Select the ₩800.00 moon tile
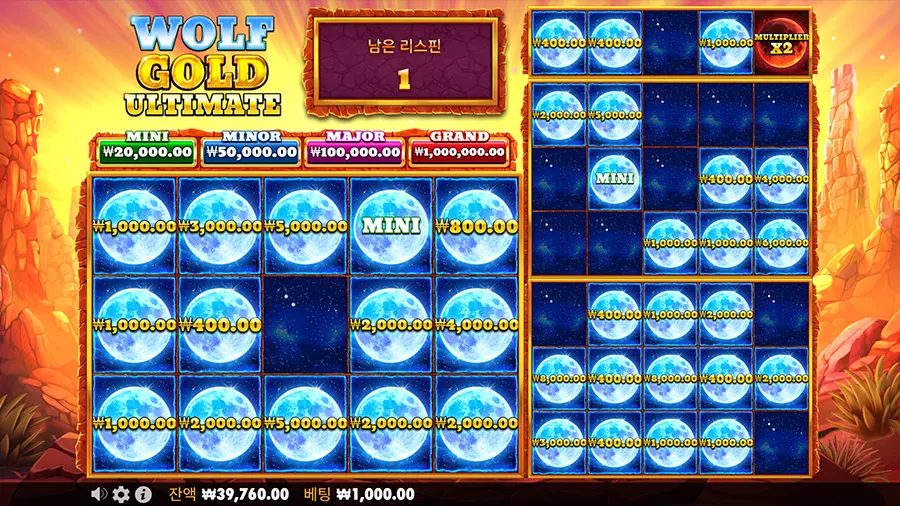The height and width of the screenshot is (506, 900). (x=477, y=226)
